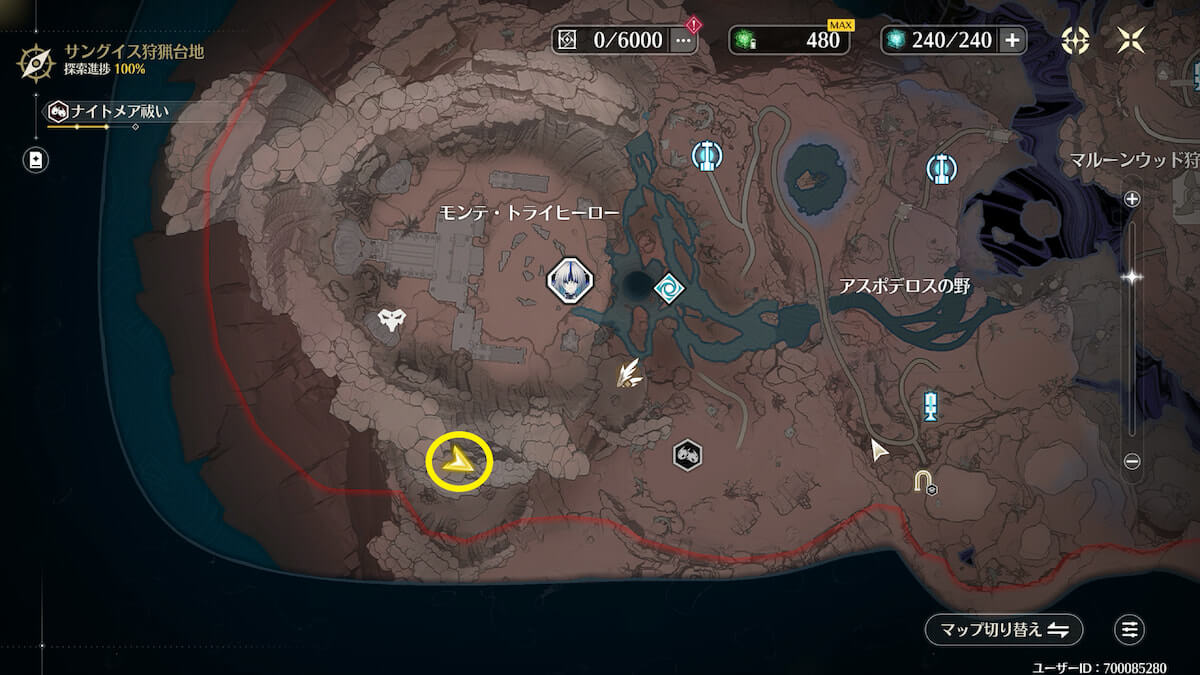Select the white beast mask marker
The image size is (1200, 675).
point(391,321)
